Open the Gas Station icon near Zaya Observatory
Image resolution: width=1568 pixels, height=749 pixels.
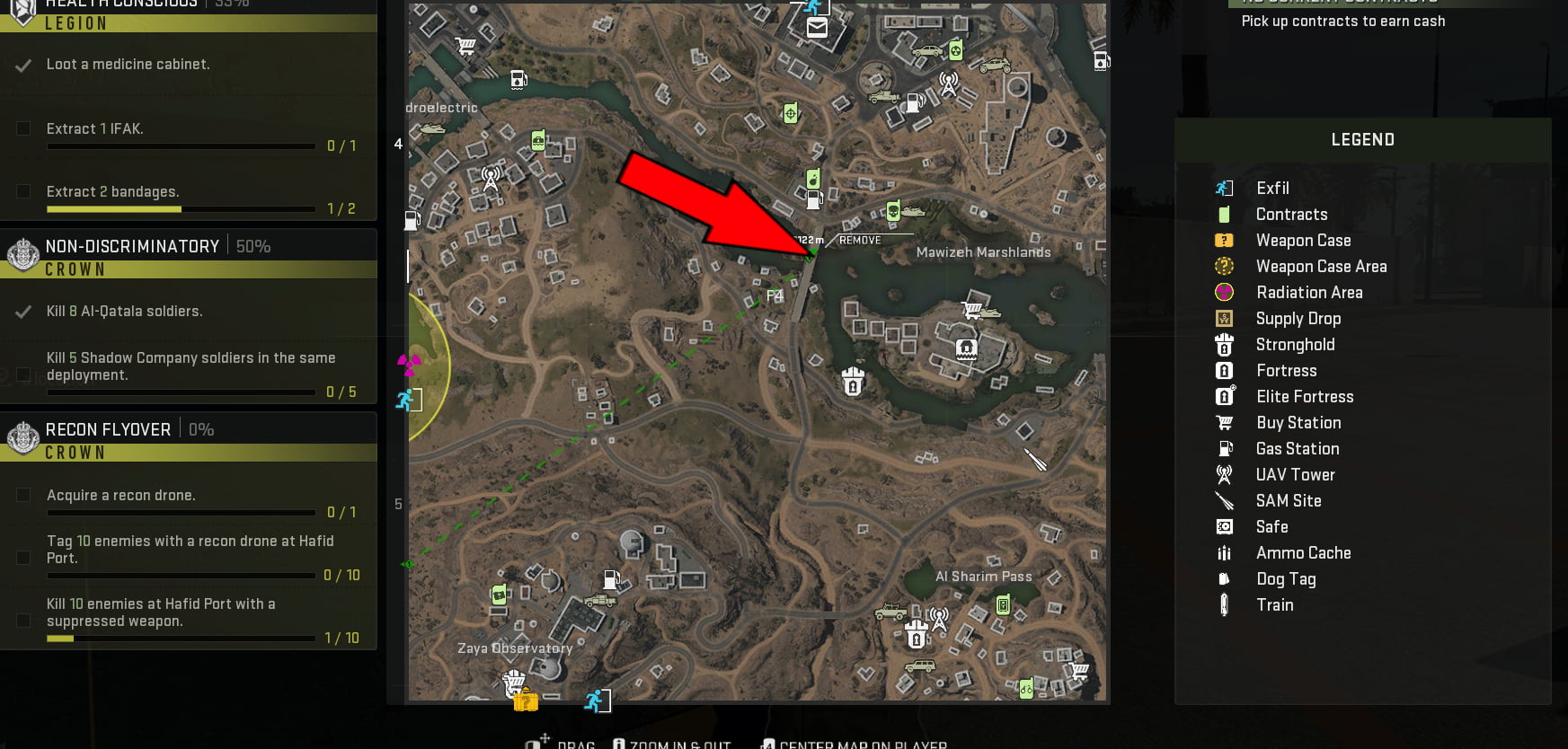pyautogui.click(x=612, y=581)
